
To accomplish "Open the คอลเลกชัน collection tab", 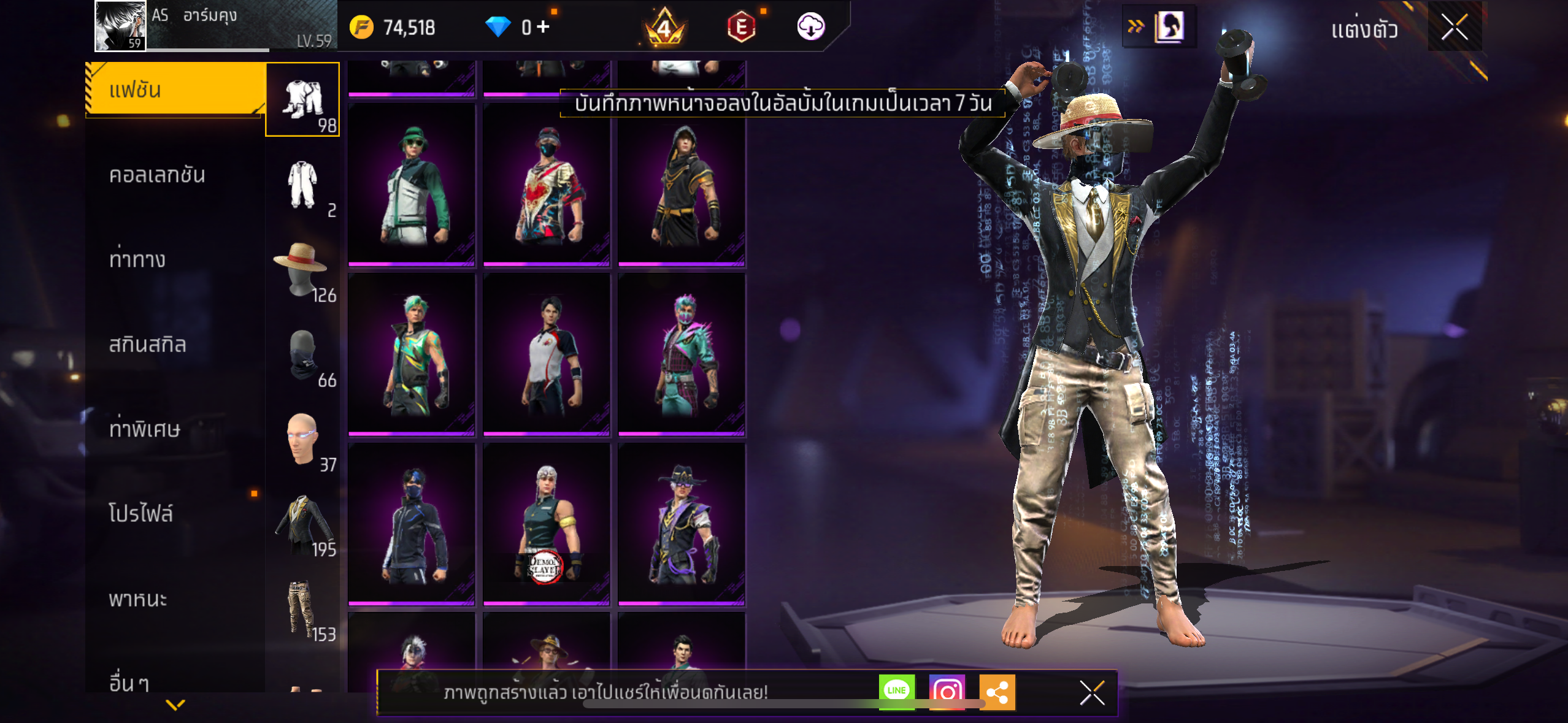I will [158, 175].
